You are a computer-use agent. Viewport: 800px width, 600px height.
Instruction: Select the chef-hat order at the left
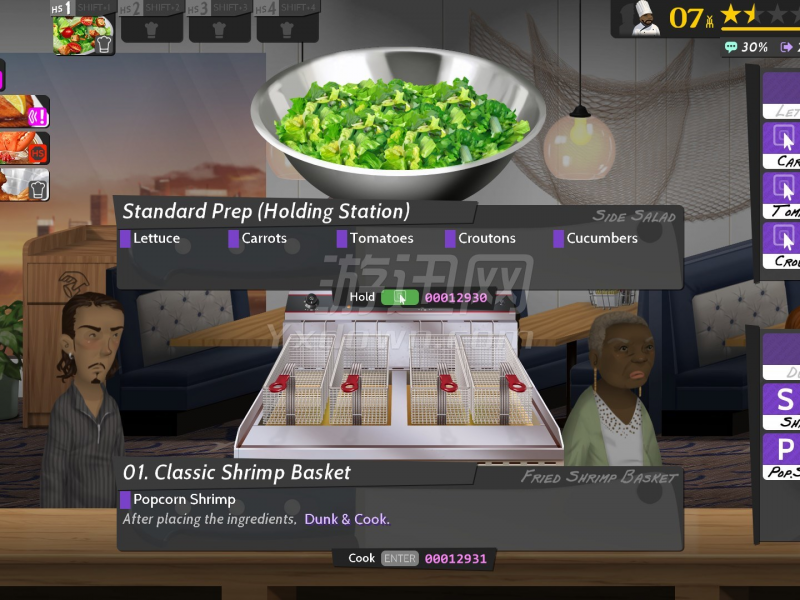pos(24,185)
